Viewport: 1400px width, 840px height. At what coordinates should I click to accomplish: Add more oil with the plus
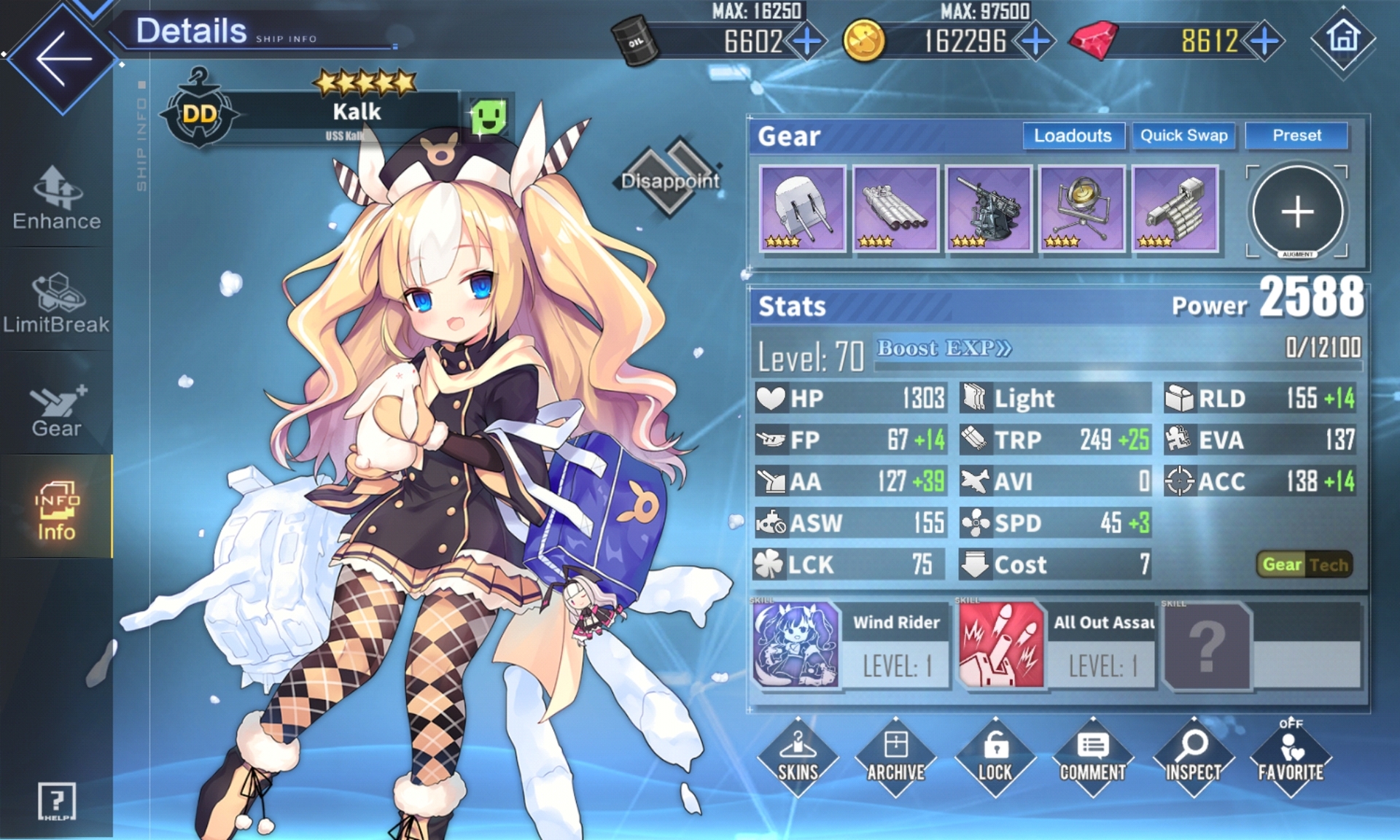[806, 42]
